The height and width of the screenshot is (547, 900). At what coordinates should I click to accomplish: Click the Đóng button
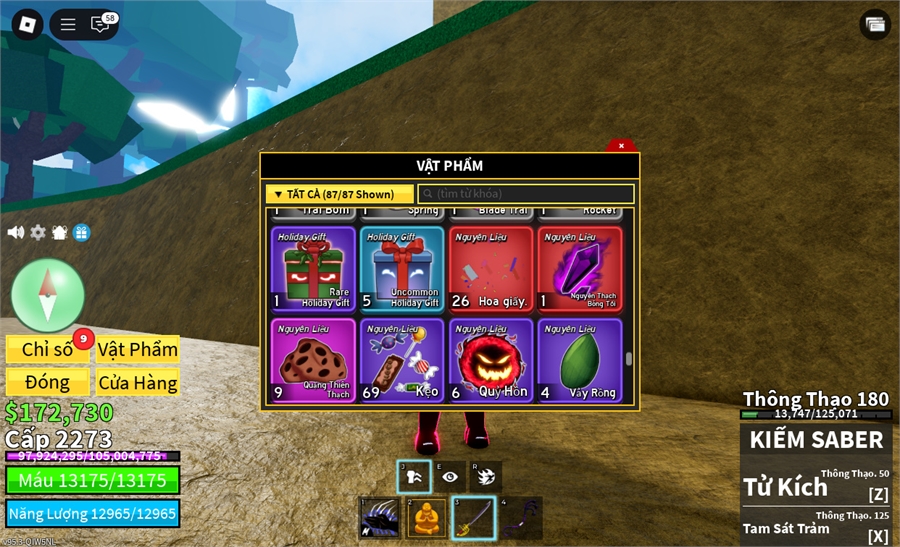point(48,382)
